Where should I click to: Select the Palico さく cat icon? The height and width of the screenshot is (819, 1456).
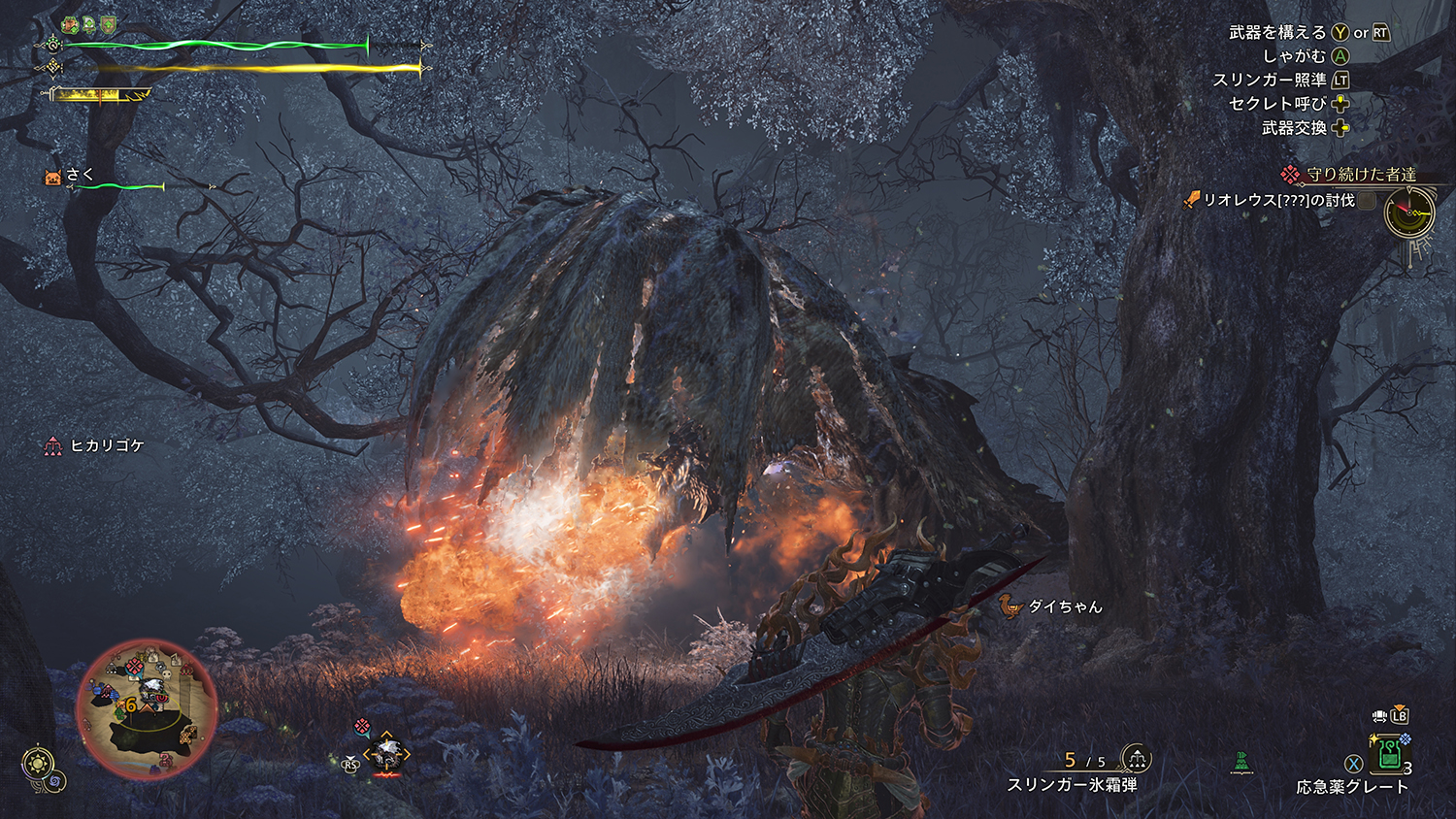53,177
